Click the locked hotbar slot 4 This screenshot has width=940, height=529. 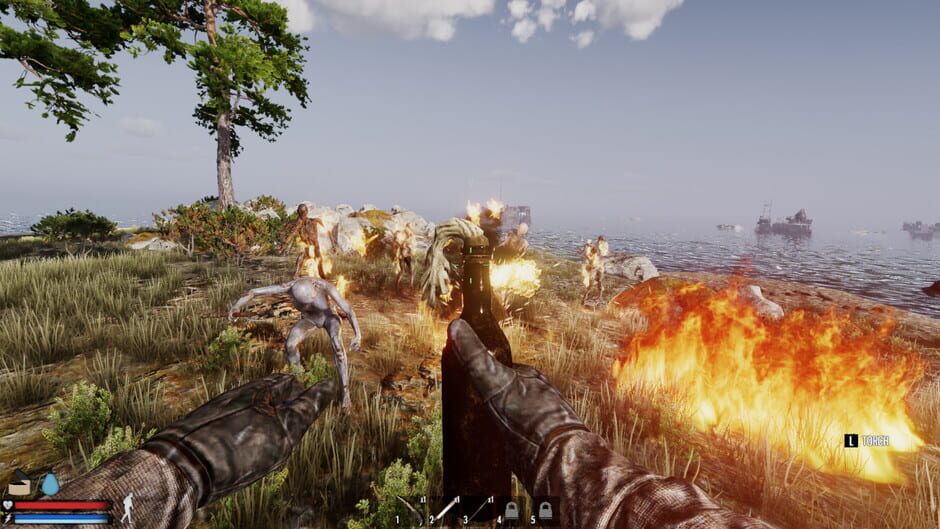click(511, 511)
